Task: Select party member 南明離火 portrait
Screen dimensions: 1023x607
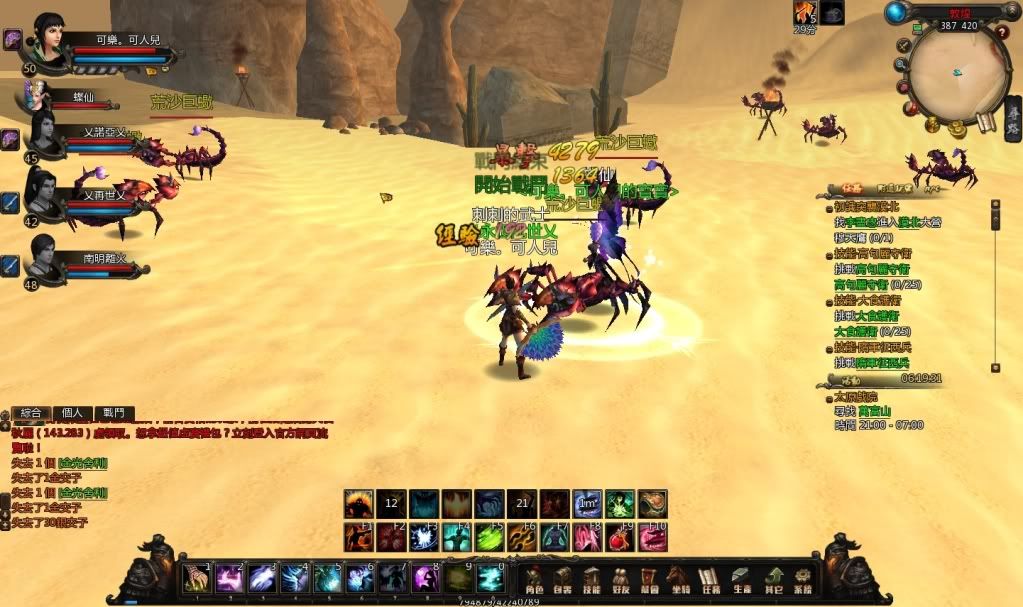Action: pos(43,256)
